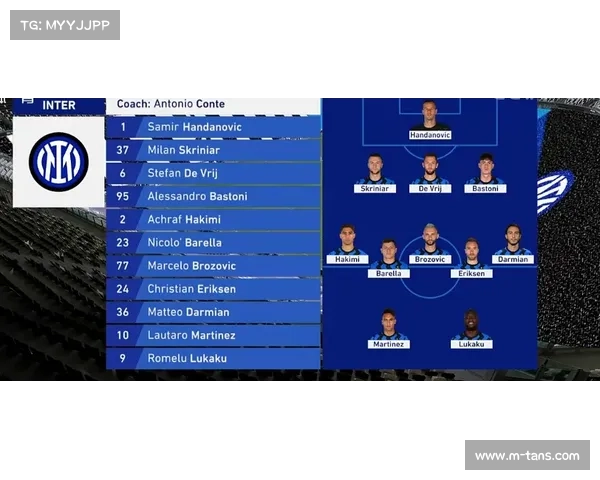Open the www.m-tans.com watermark link
Image resolution: width=600 pixels, height=480 pixels.
click(x=527, y=456)
